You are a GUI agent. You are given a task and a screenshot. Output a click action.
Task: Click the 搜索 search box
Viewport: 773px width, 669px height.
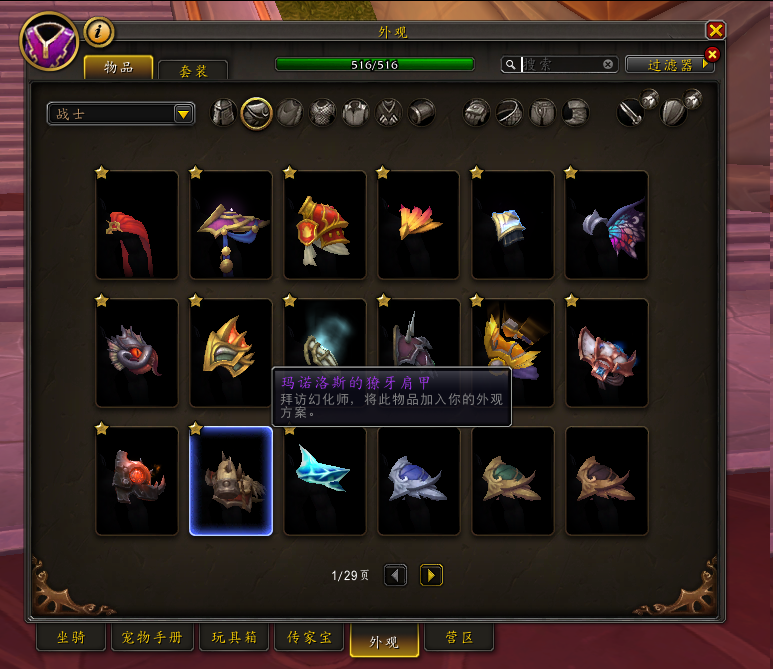point(560,64)
